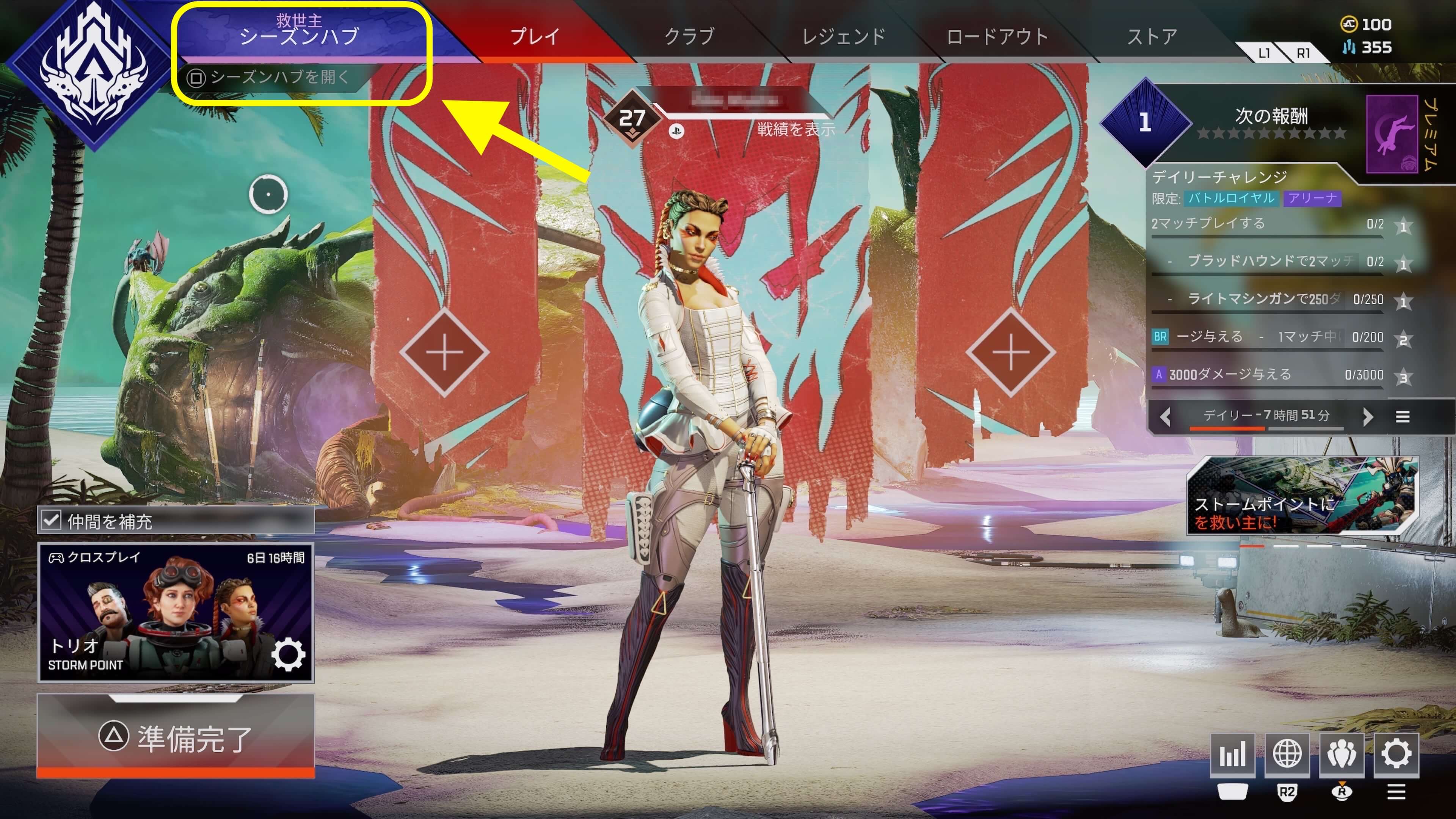Go to the レジェンド tab
The width and height of the screenshot is (1456, 819).
coord(843,37)
